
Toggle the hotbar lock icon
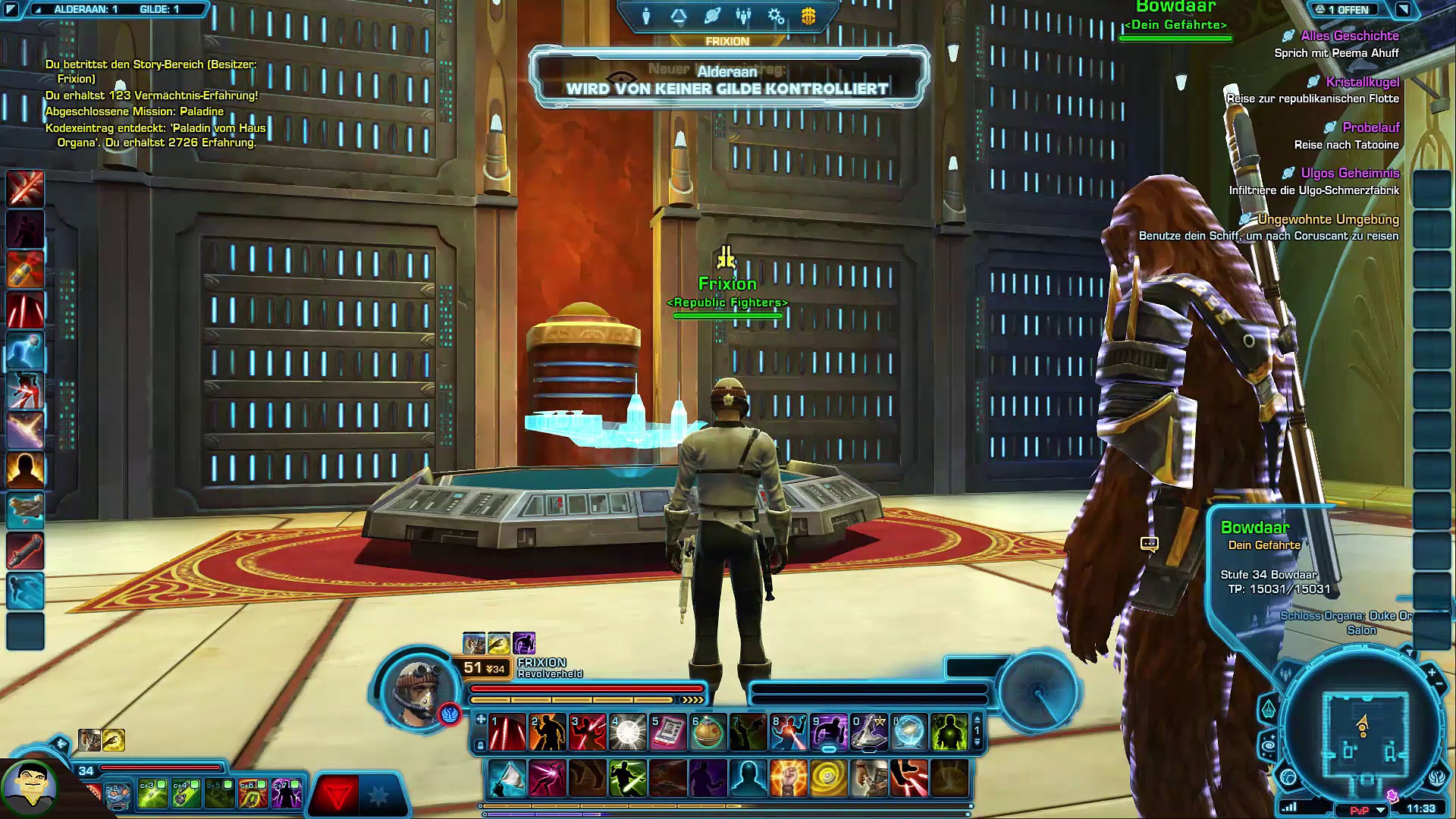(x=480, y=746)
